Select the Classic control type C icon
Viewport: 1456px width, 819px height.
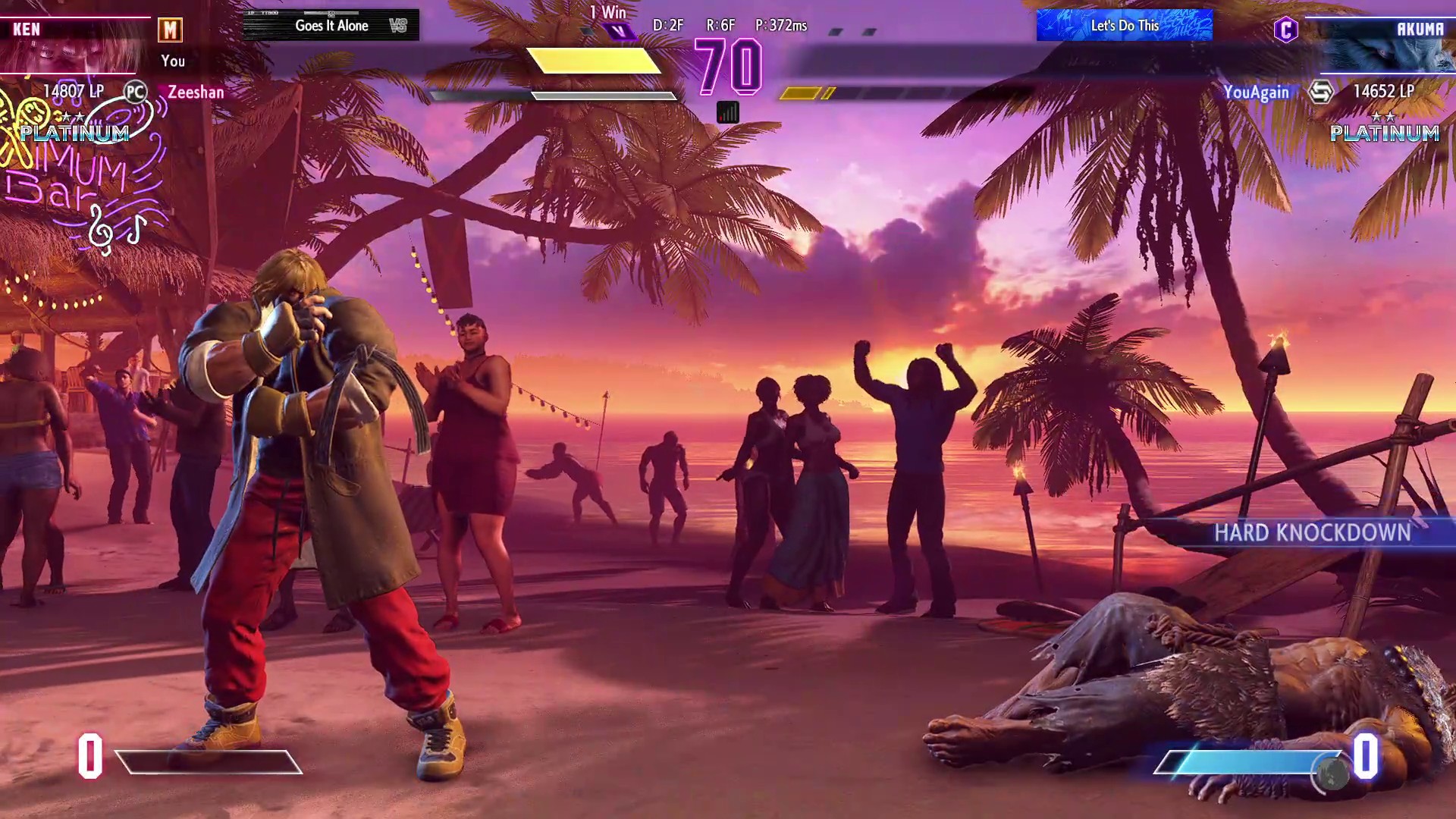coord(1285,30)
